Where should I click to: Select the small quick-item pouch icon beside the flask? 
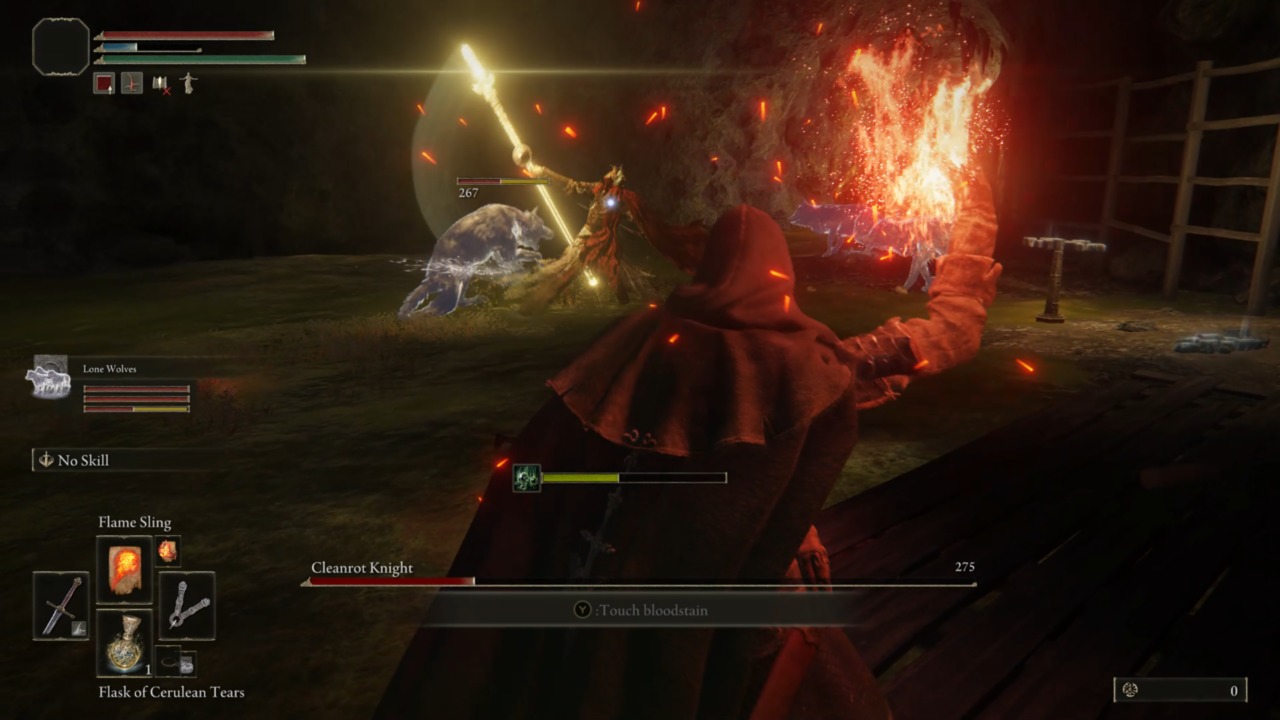(x=167, y=660)
